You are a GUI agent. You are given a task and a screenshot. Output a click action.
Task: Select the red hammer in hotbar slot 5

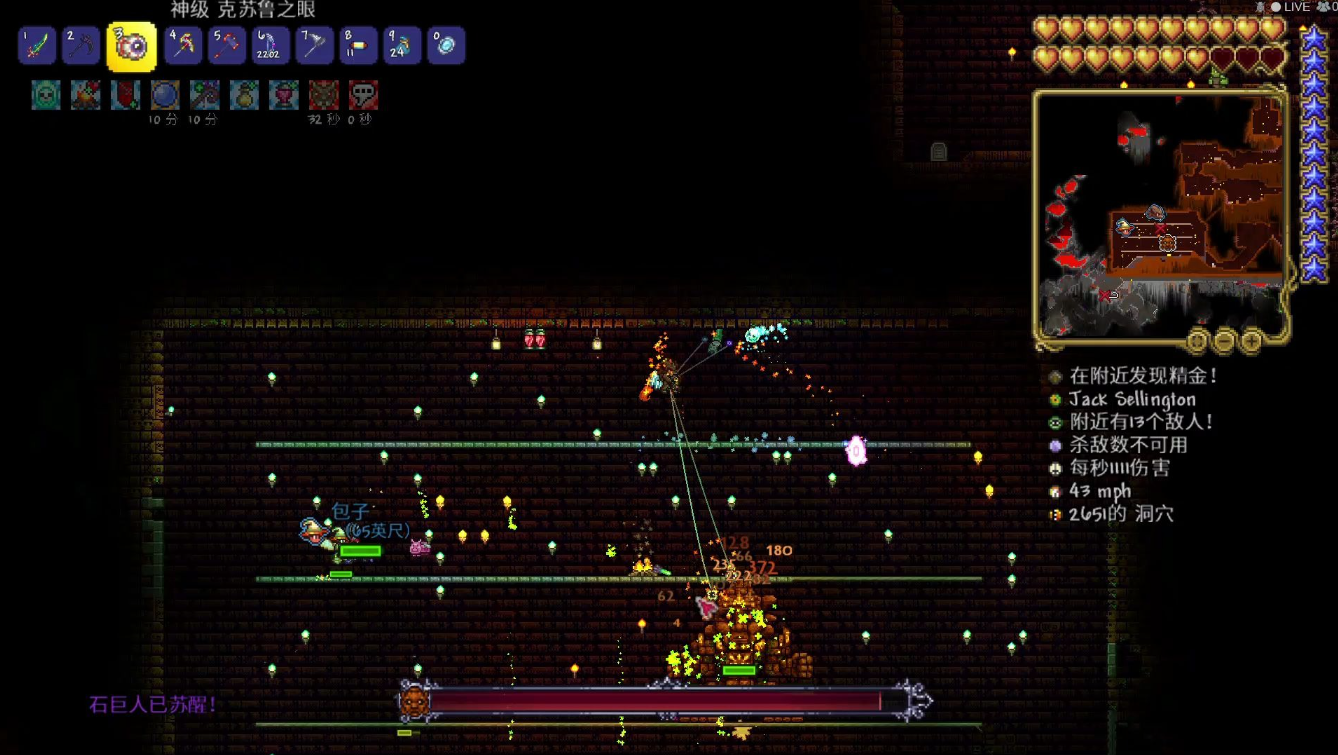(227, 46)
